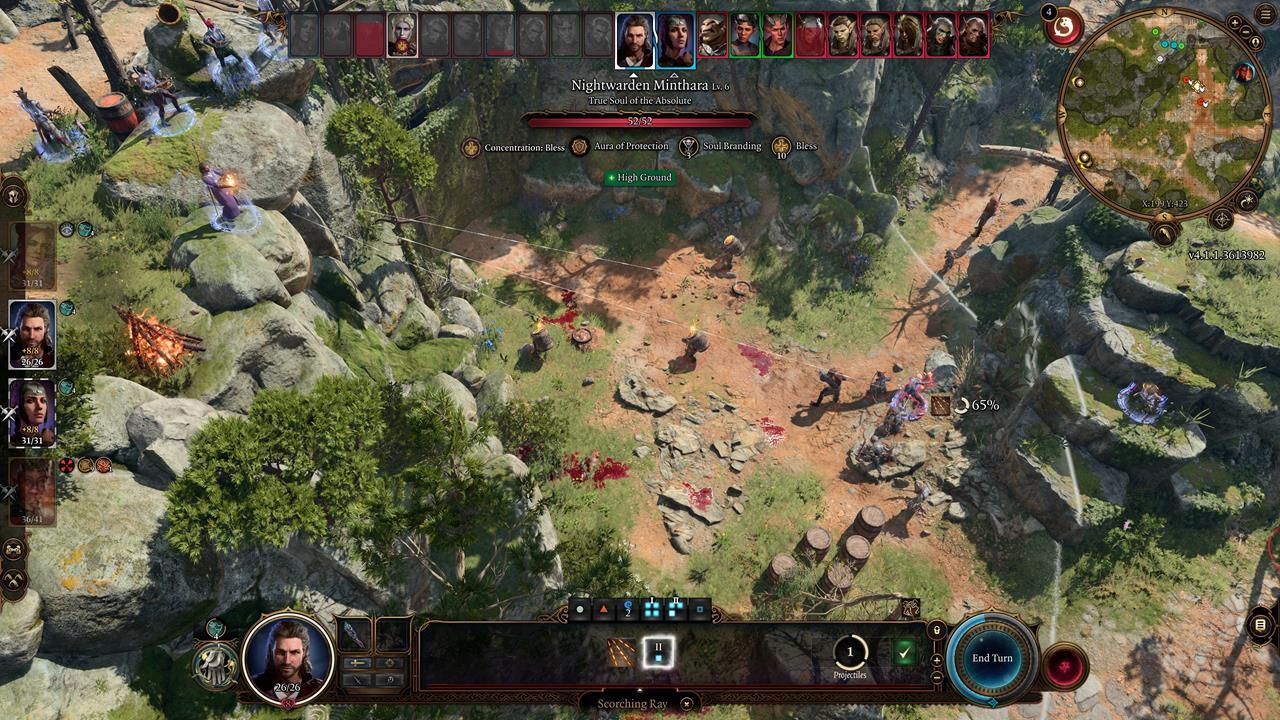
Task: Toggle the hotbar lock
Action: 937,630
